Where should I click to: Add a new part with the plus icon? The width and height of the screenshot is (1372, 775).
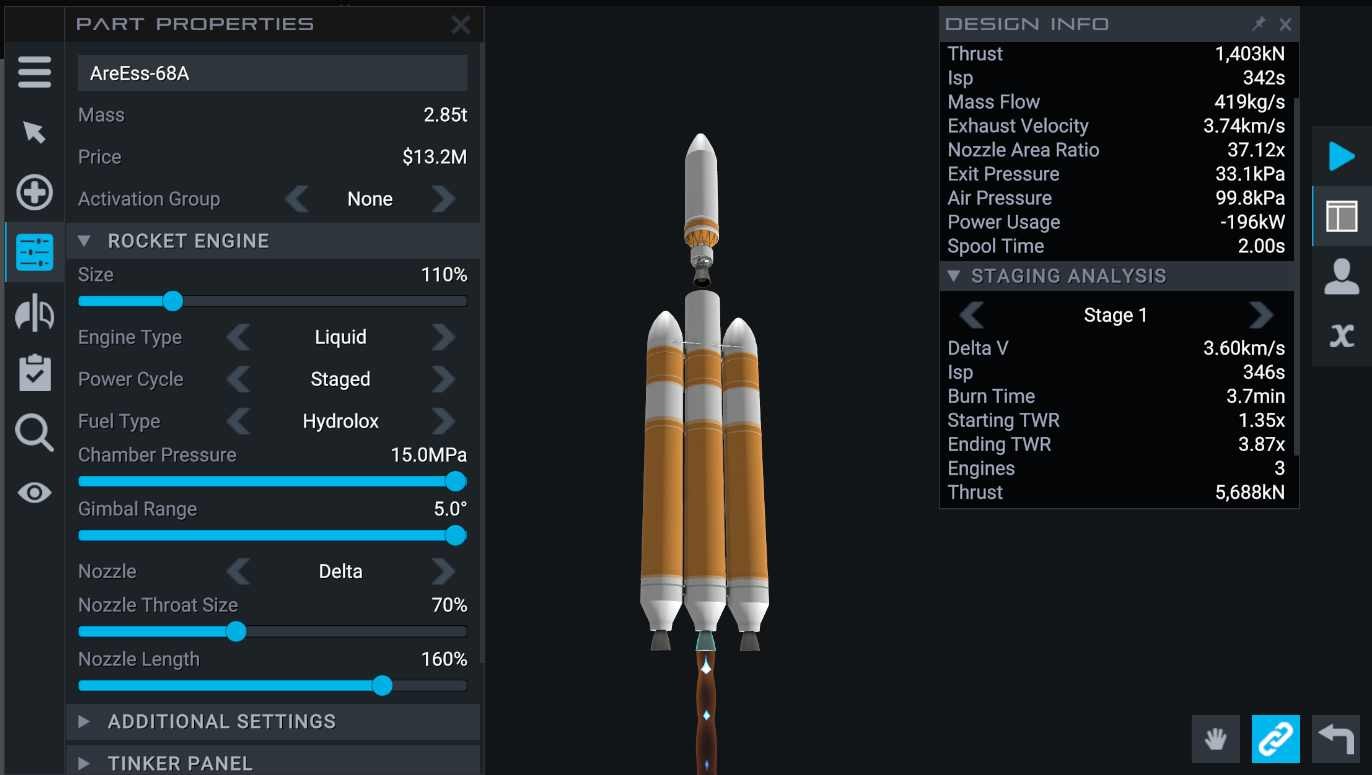point(34,193)
